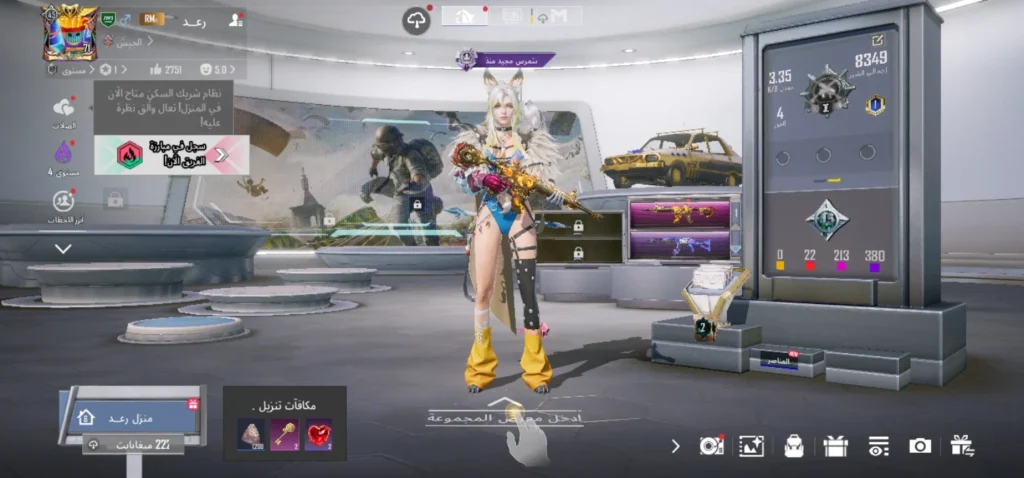The height and width of the screenshot is (478, 1024).
Task: Open the backpack toolbar icon
Action: [x=794, y=446]
